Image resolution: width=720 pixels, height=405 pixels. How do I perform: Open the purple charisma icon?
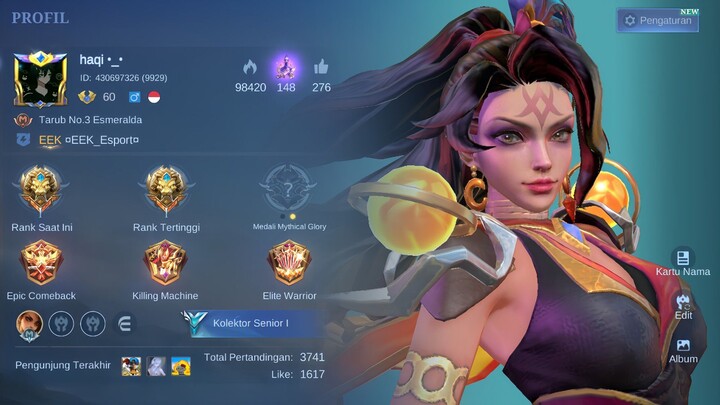coord(286,68)
